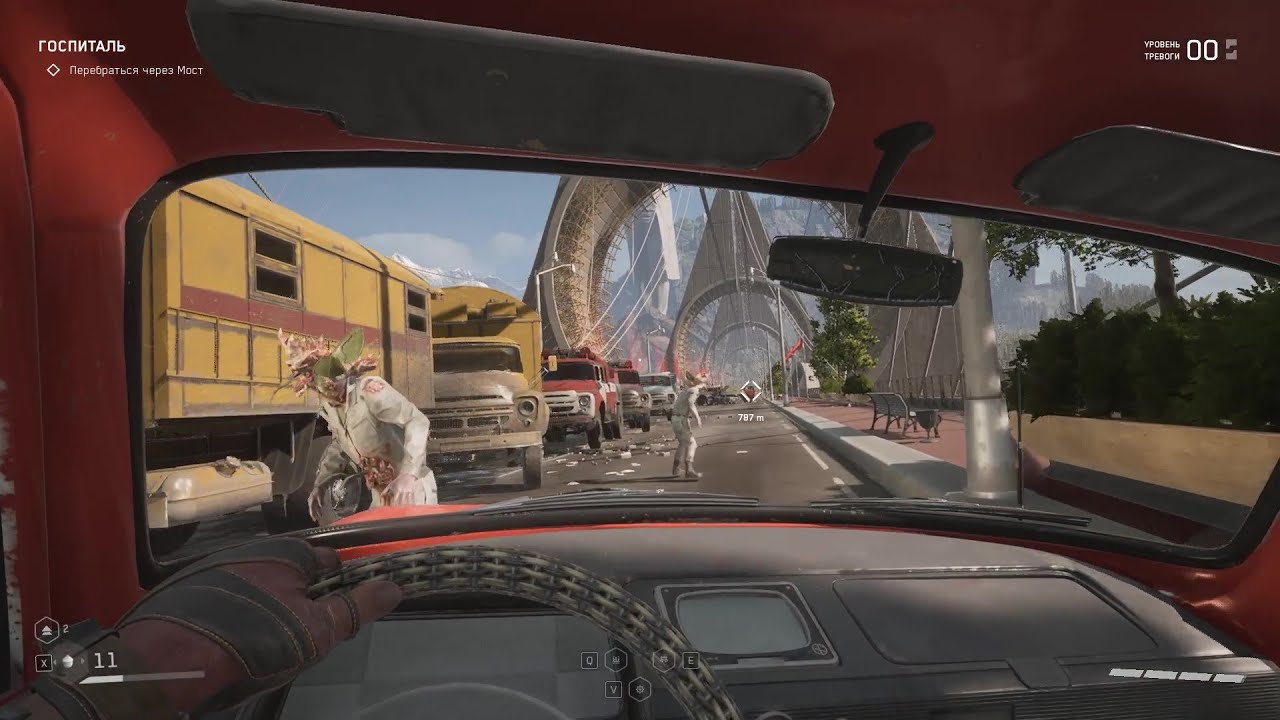Click the gear icon hexagon beside V prompt
This screenshot has height=720, width=1280.
[x=640, y=690]
